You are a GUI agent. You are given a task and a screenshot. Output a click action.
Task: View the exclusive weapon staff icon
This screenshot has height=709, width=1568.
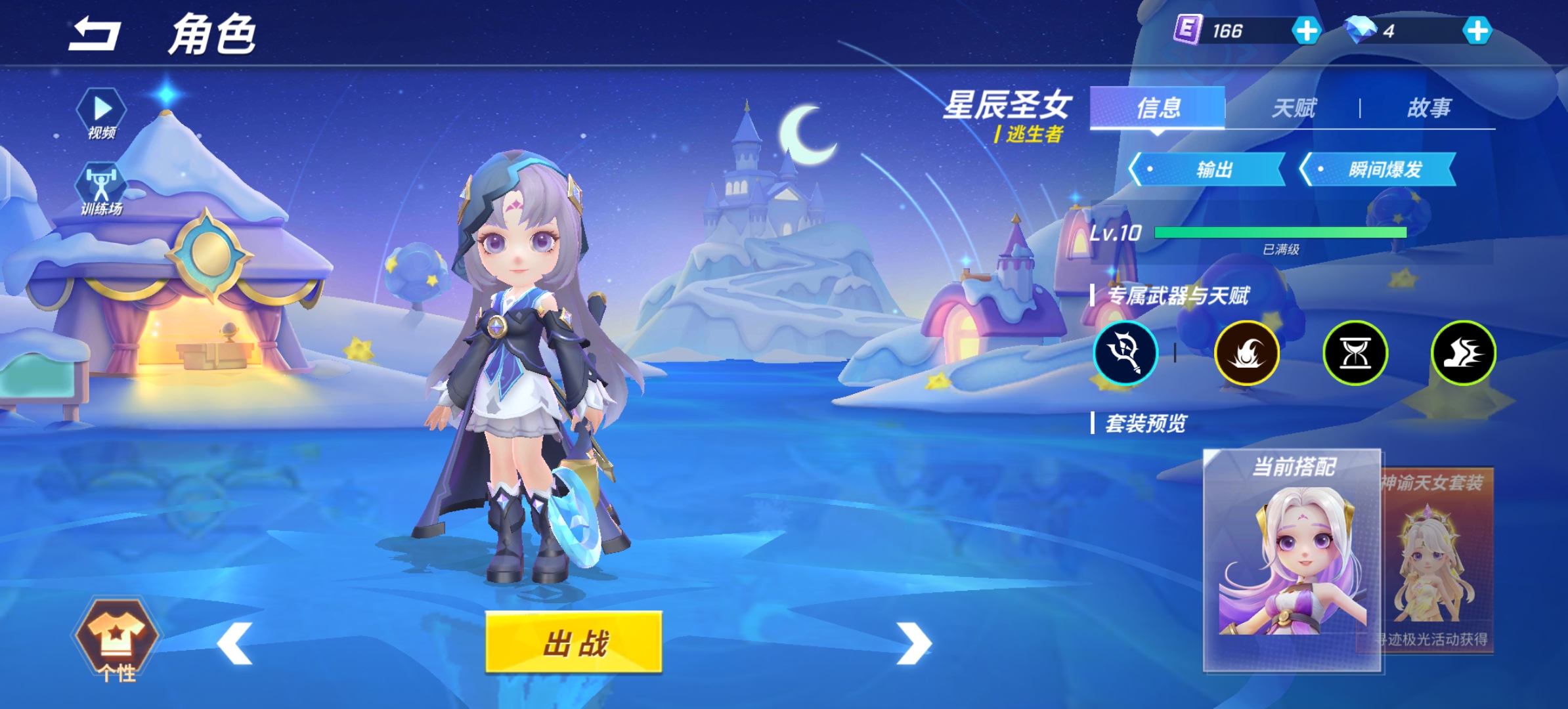(1125, 353)
